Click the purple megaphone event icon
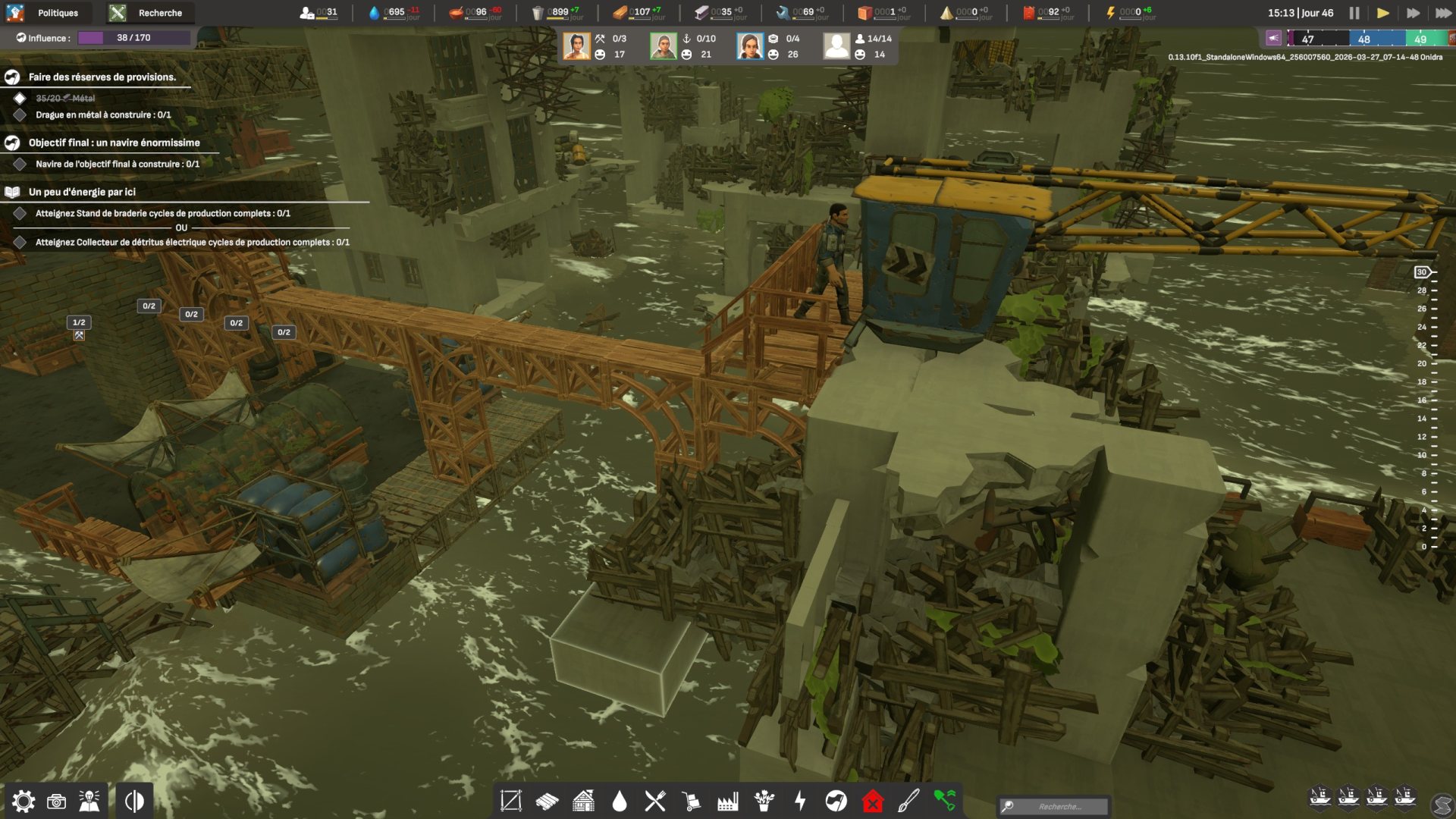1456x819 pixels. pyautogui.click(x=1273, y=38)
